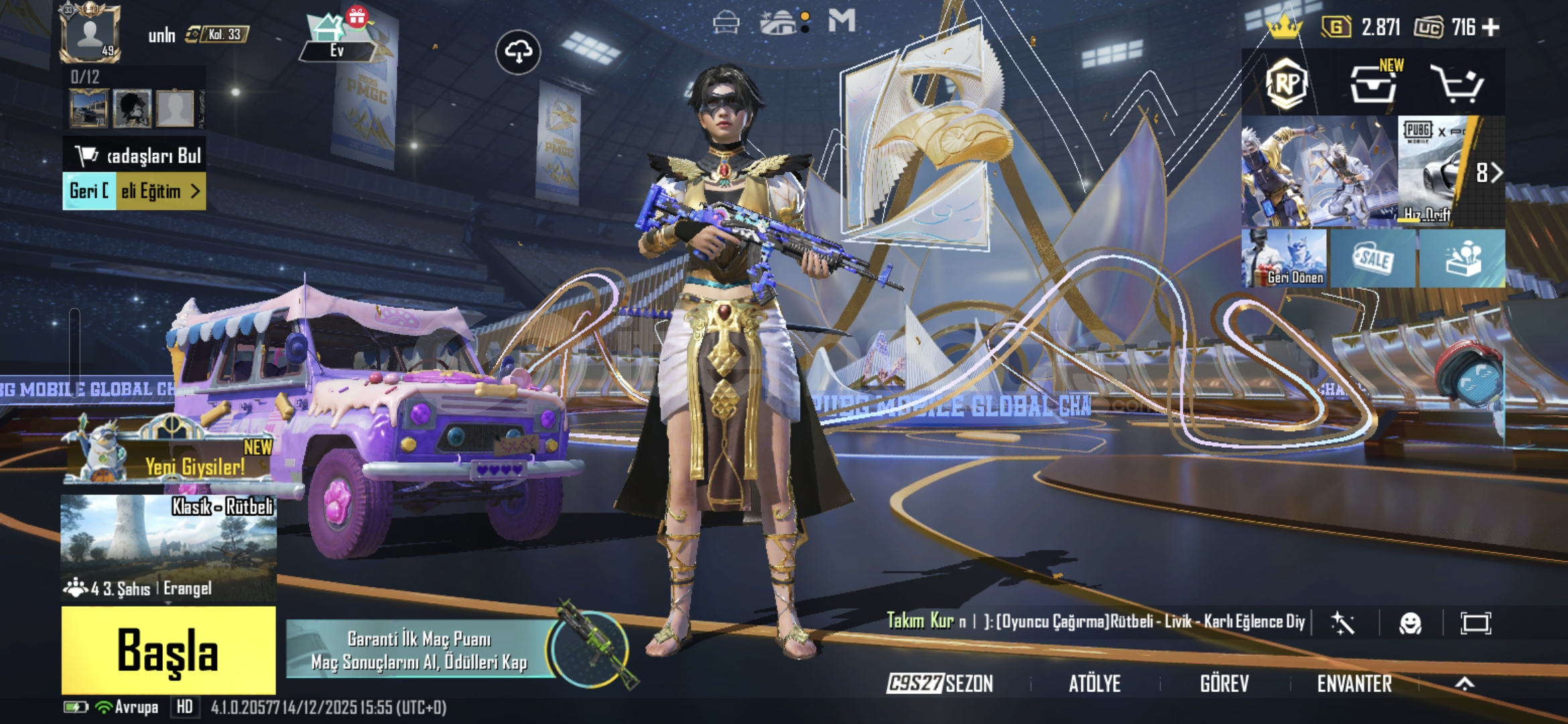This screenshot has width=1568, height=724.
Task: Add UC with the plus button
Action: click(1491, 27)
